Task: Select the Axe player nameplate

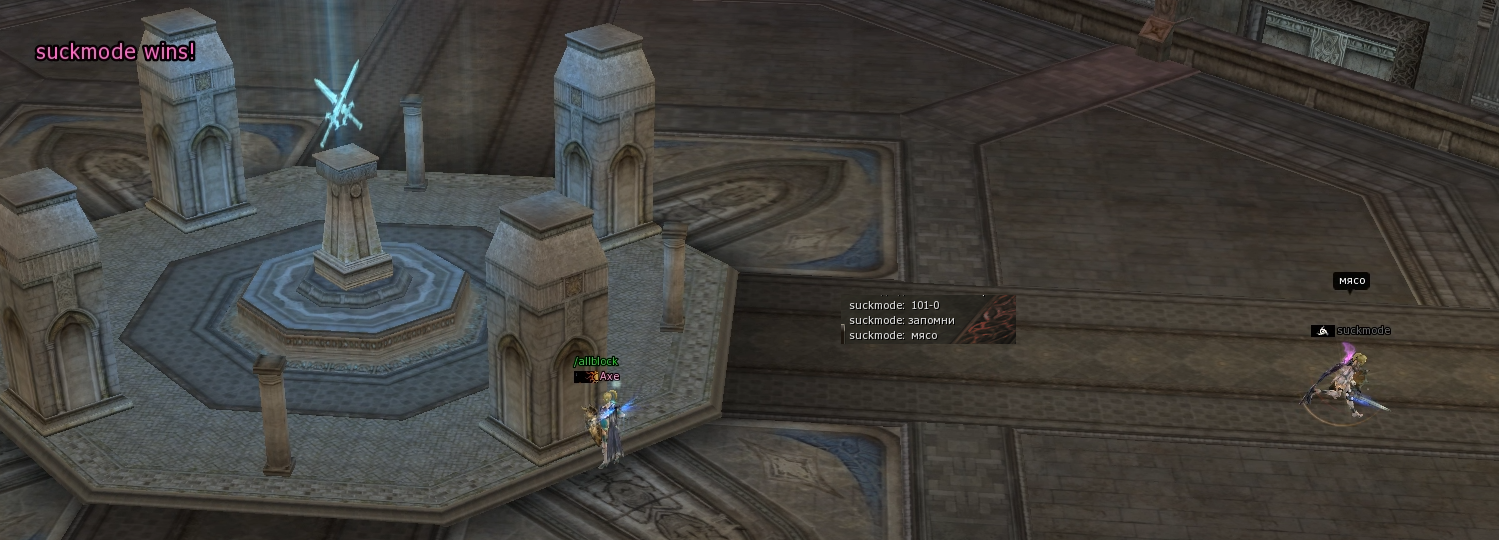Action: pos(608,377)
